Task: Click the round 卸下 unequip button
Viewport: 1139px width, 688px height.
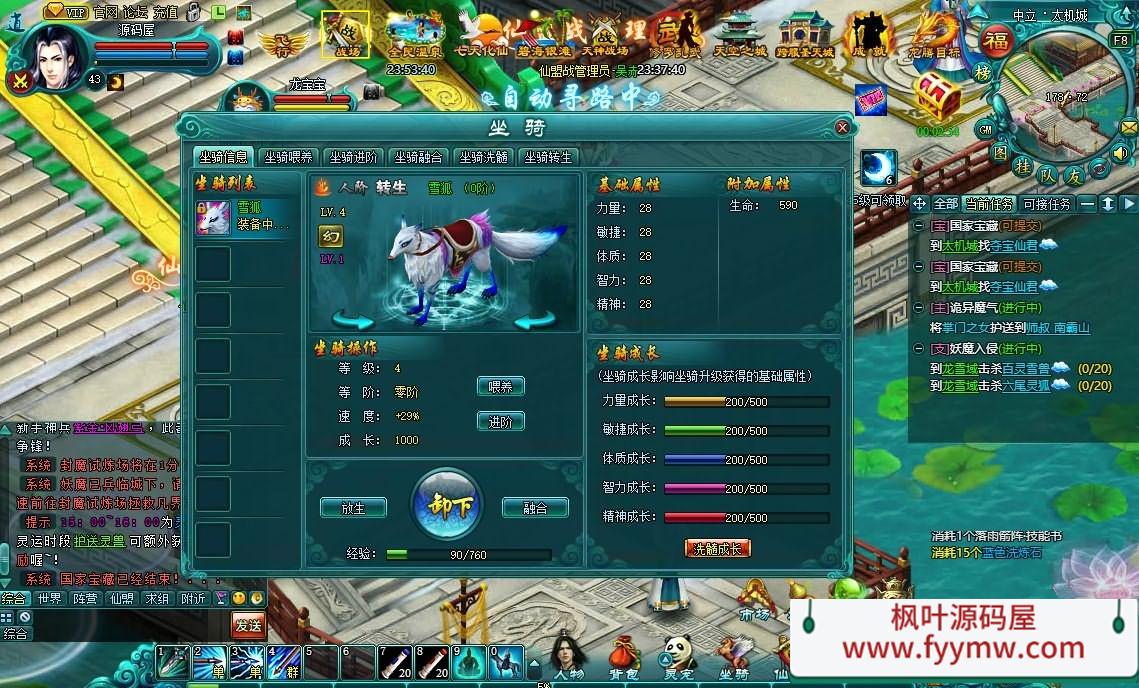Action: pyautogui.click(x=446, y=505)
